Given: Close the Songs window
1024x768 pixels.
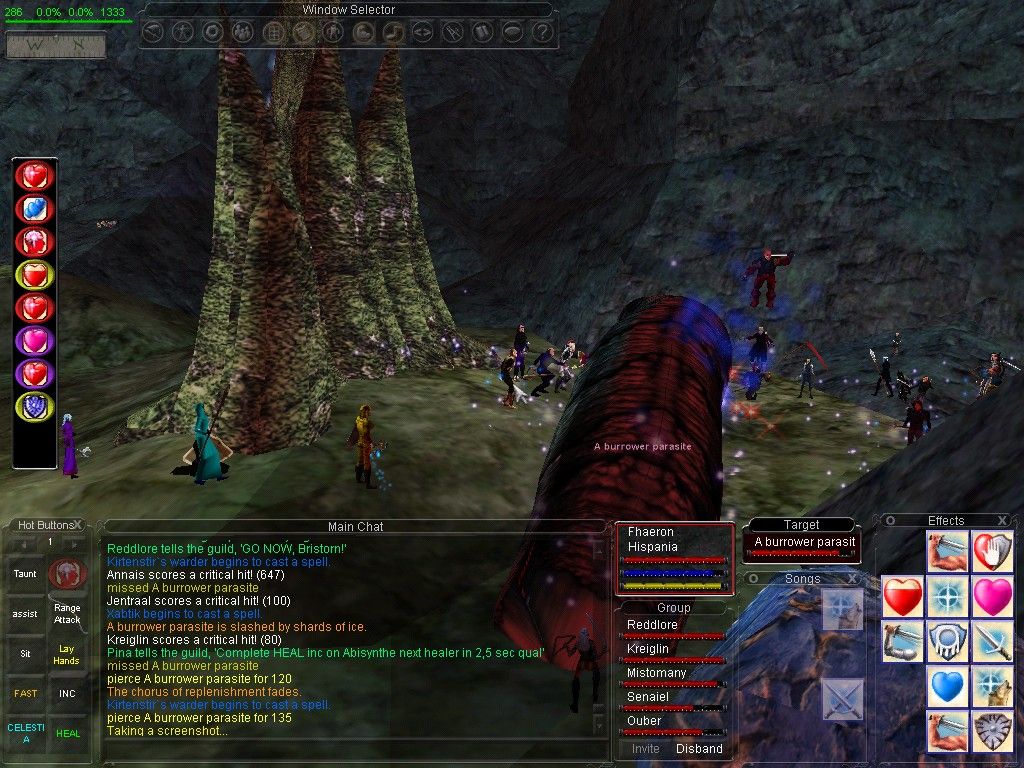Looking at the screenshot, I should (852, 579).
